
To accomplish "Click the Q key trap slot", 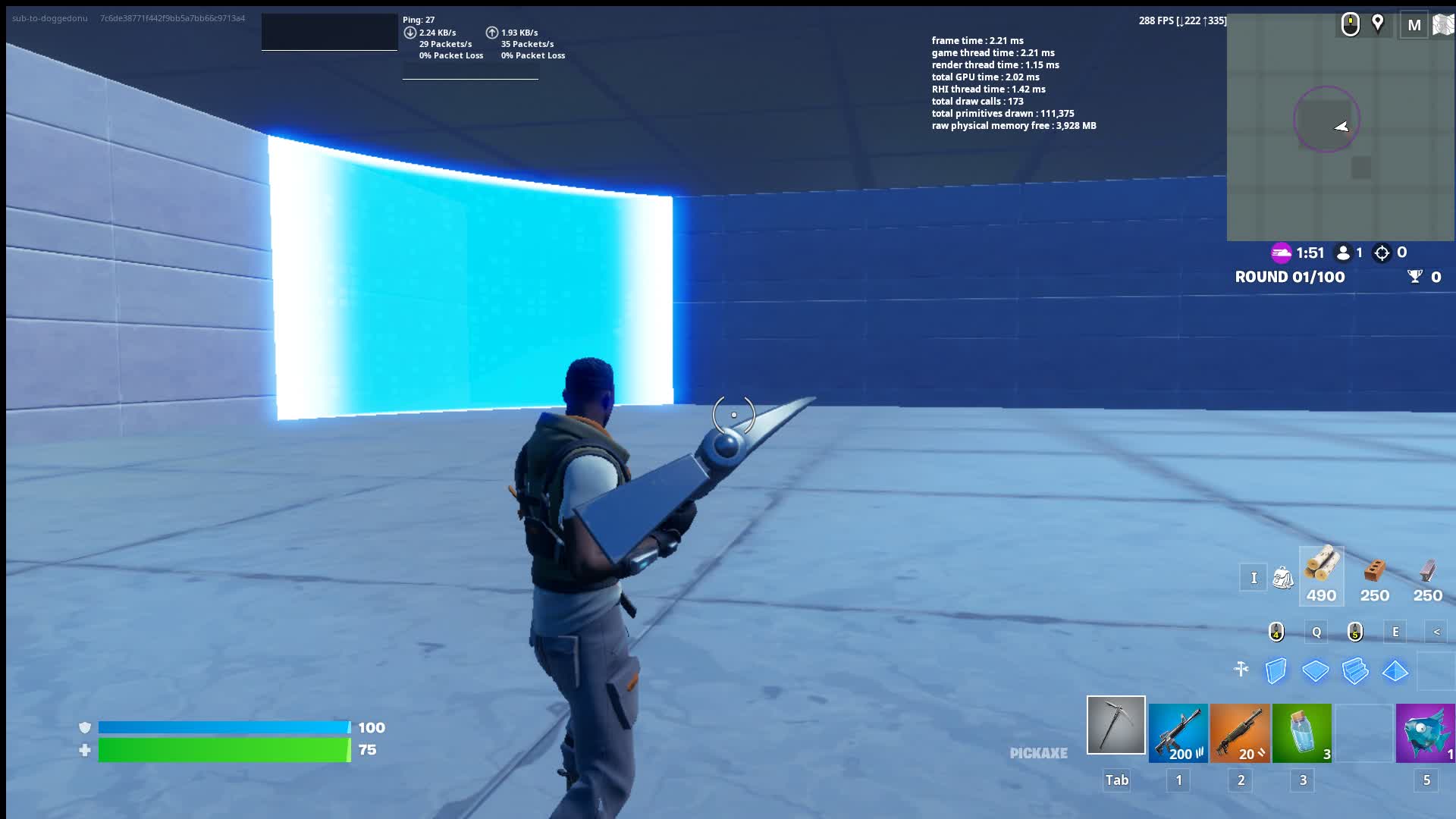I will pos(1316,630).
